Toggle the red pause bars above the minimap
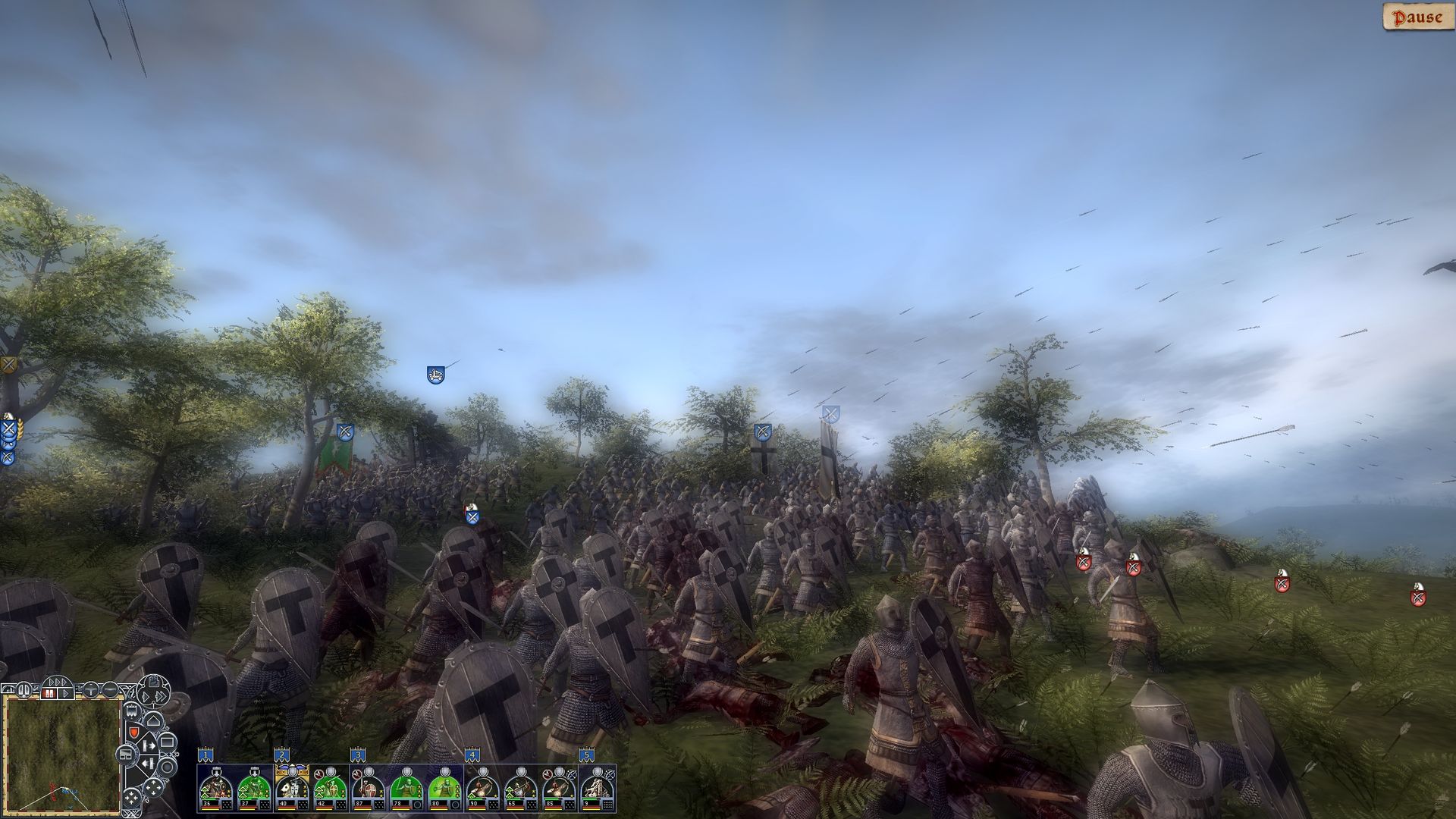The width and height of the screenshot is (1456, 819). point(49,693)
